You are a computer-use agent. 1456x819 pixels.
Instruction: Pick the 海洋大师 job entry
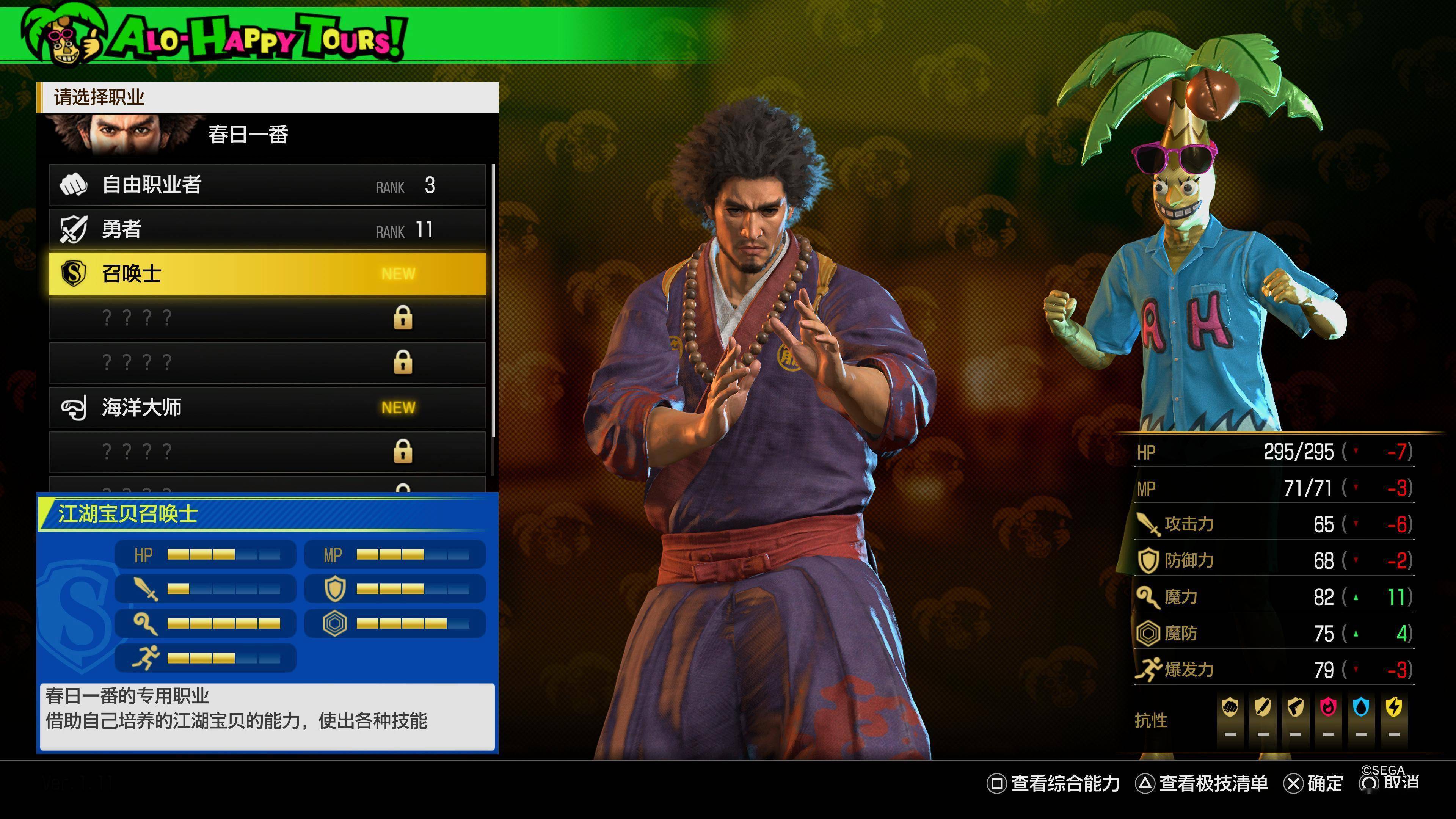(267, 408)
